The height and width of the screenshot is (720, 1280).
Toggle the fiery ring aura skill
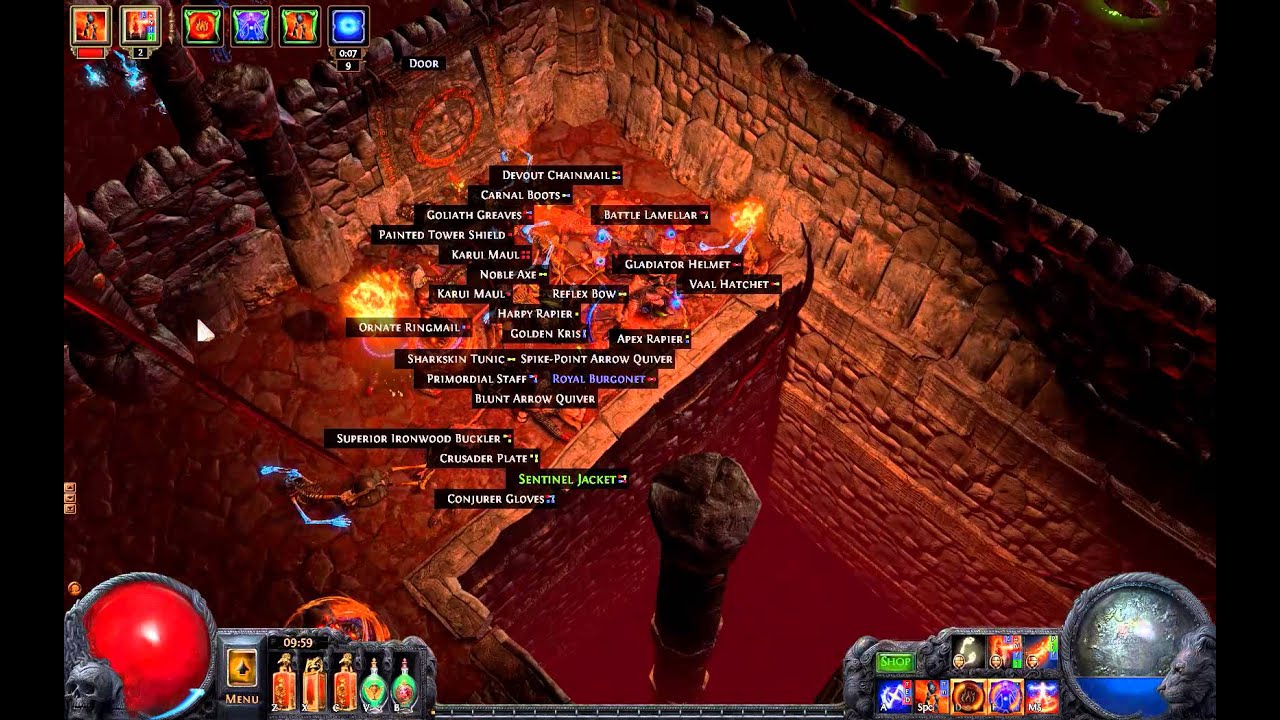(967, 696)
